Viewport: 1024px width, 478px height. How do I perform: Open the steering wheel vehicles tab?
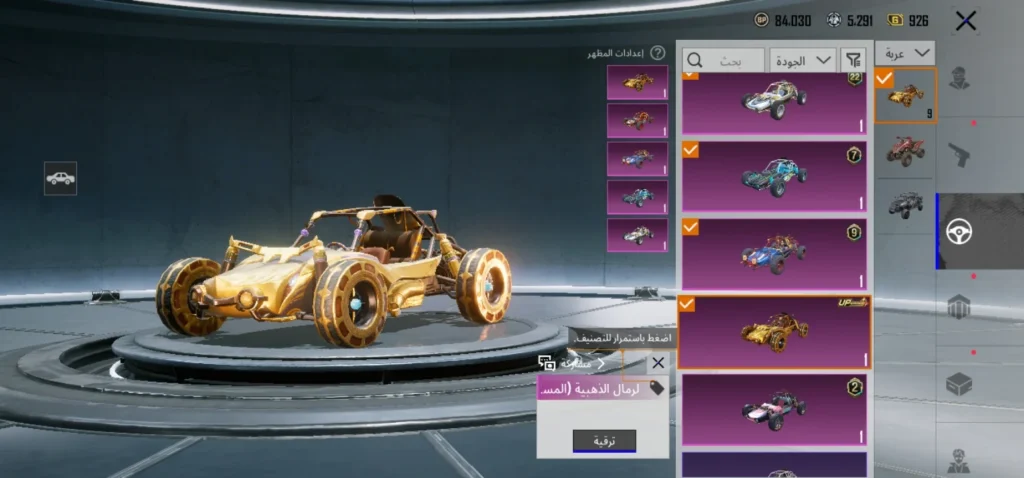pyautogui.click(x=959, y=231)
